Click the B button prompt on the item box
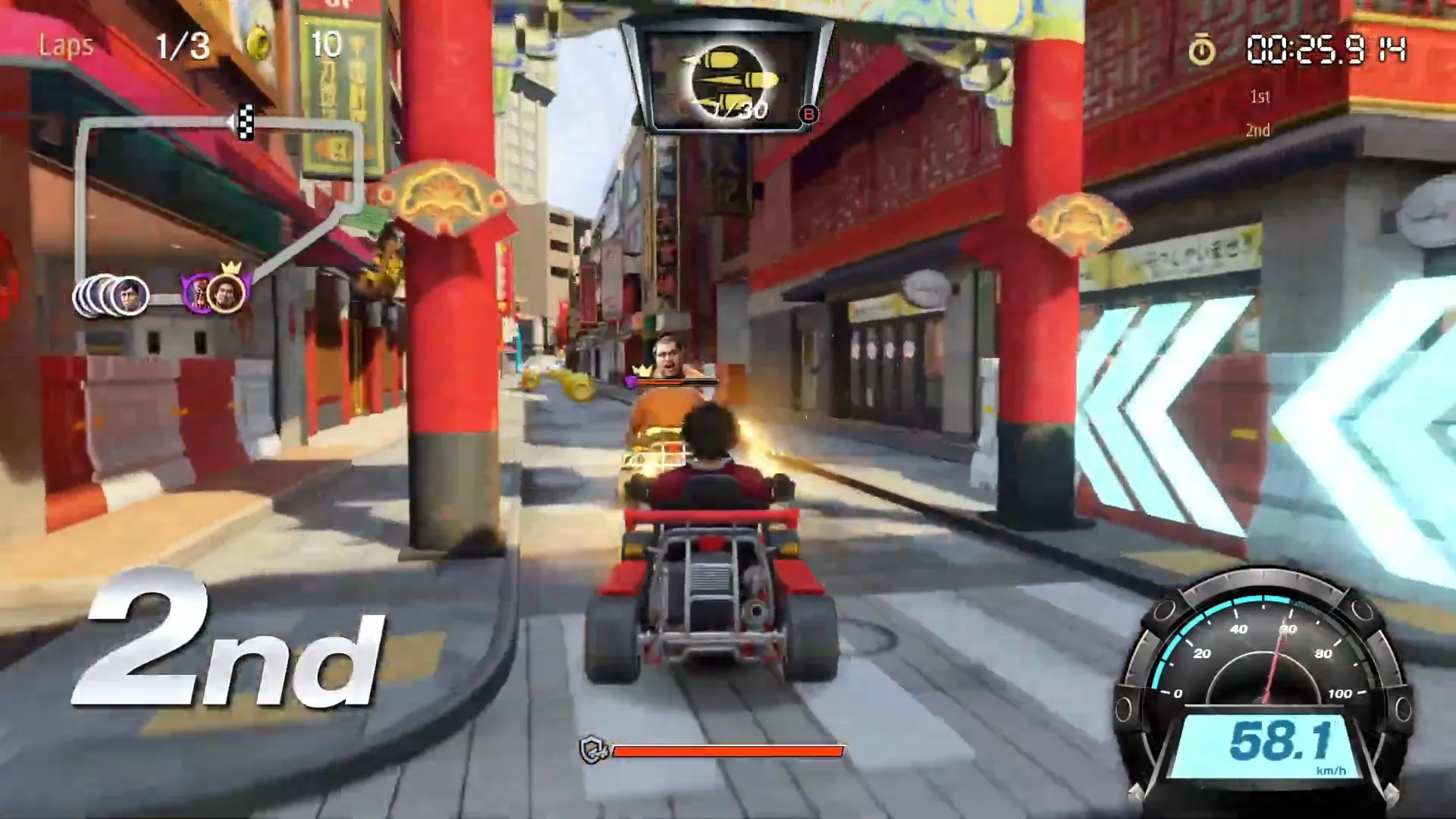This screenshot has height=819, width=1456. (x=809, y=115)
